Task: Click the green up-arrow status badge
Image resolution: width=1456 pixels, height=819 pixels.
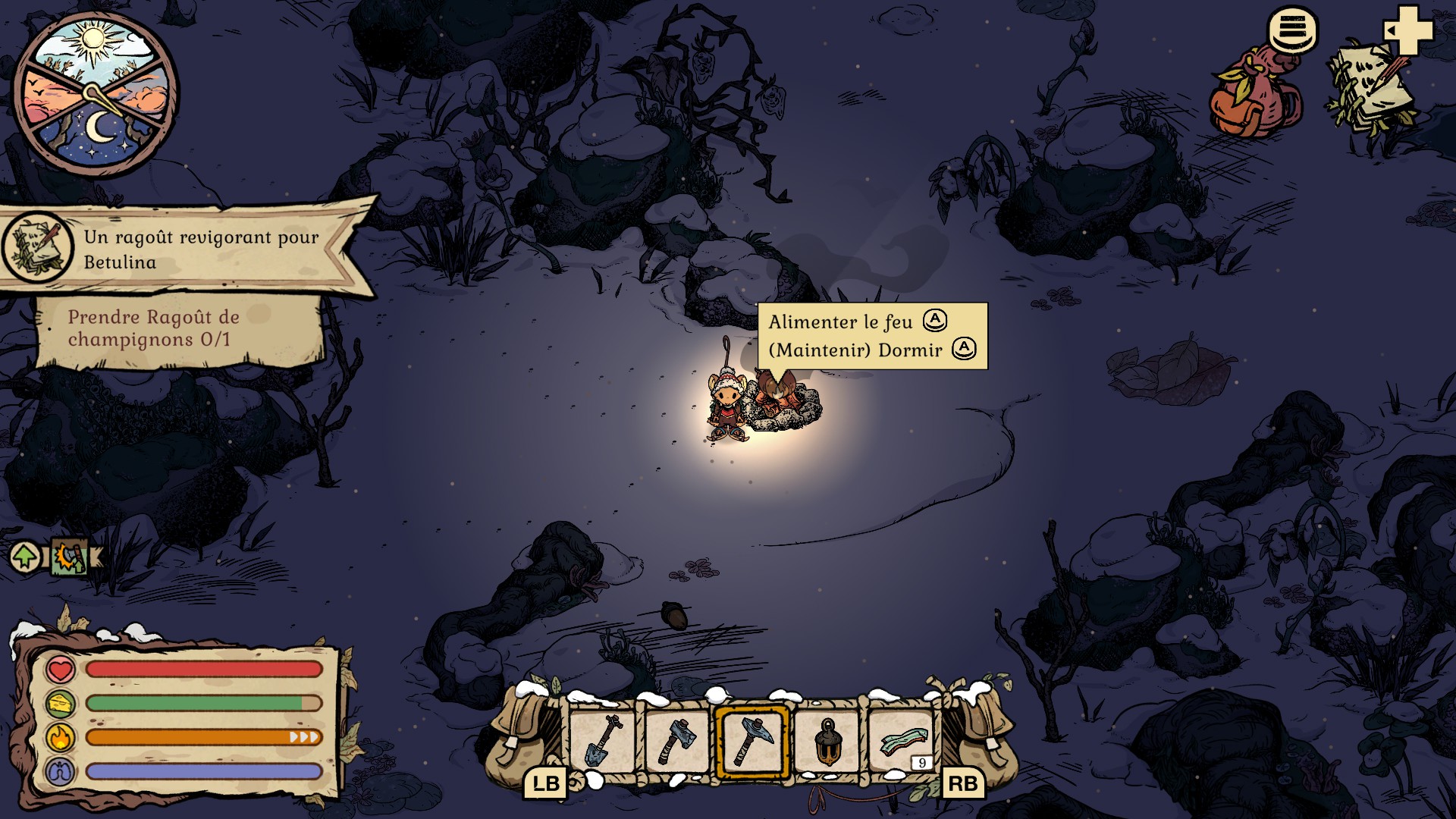Action: tap(26, 557)
